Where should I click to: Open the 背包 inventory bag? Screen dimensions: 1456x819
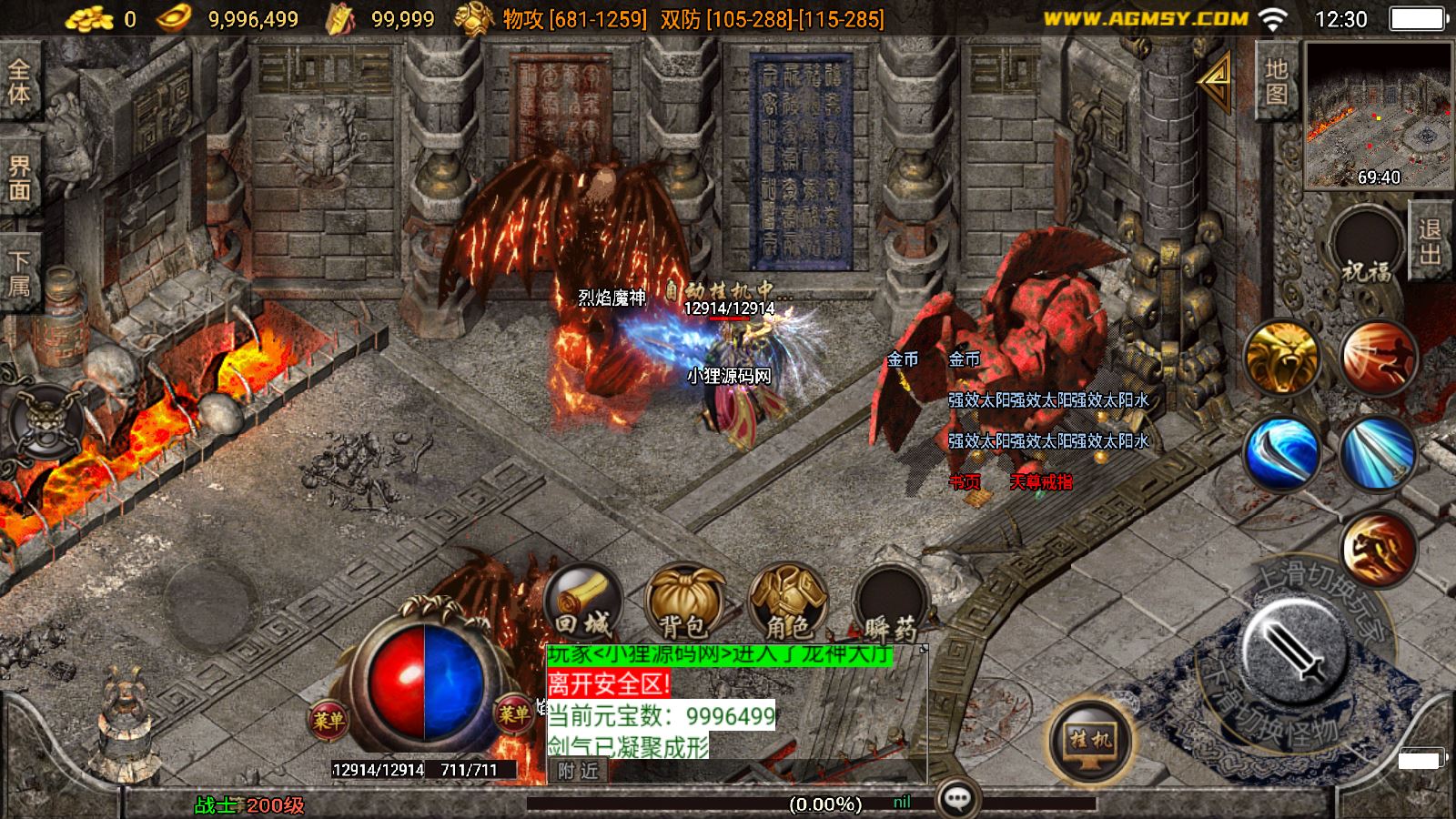pos(684,602)
